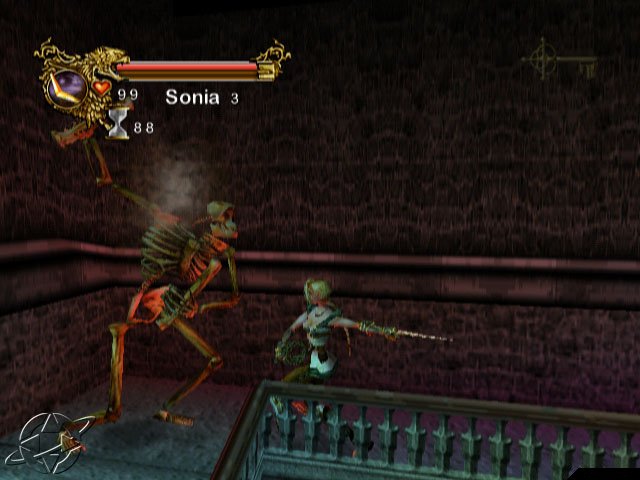Click the red heart counter icon
This screenshot has width=640, height=480.
[x=101, y=89]
